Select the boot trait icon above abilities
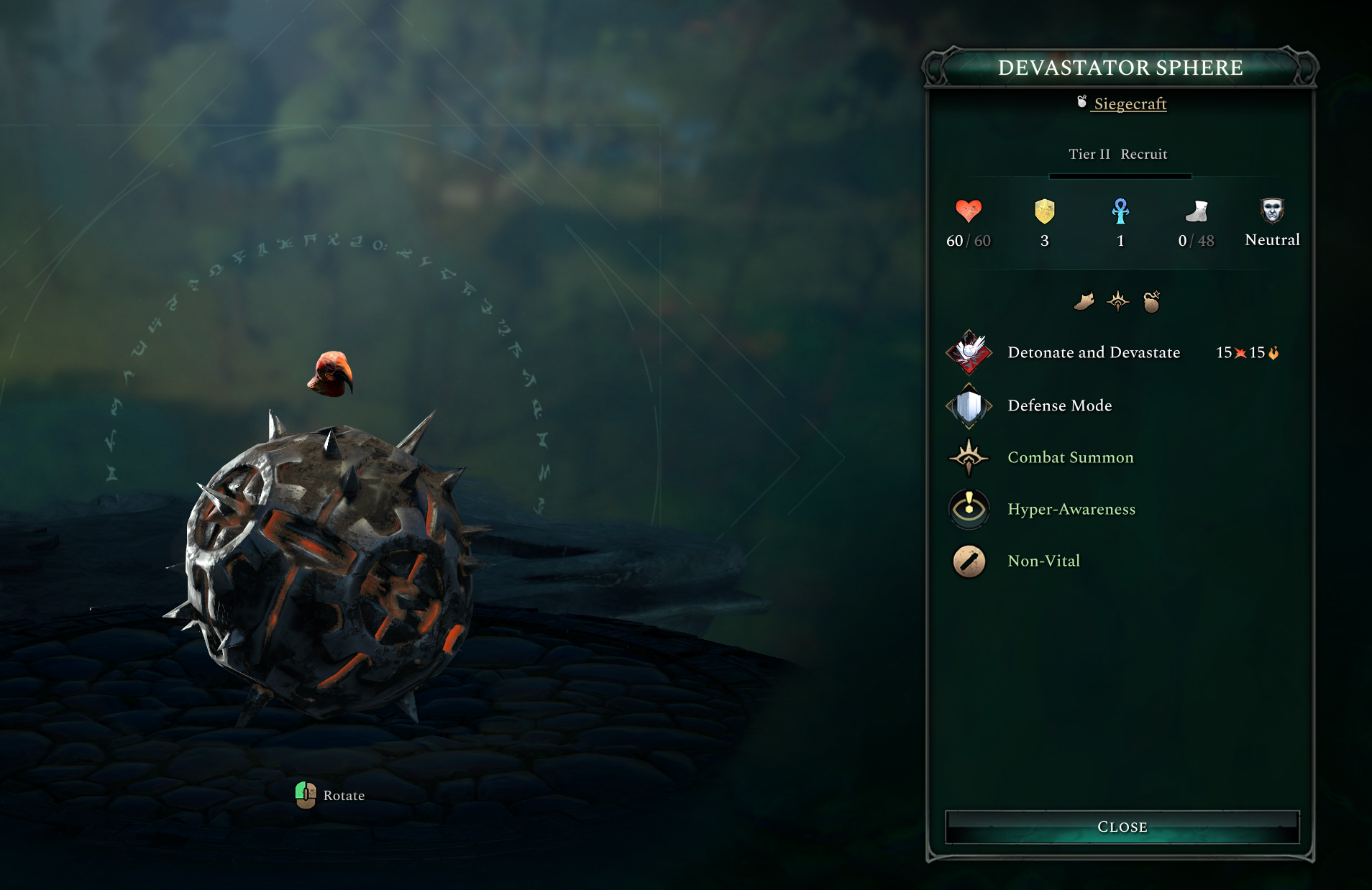1372x890 pixels. [x=1085, y=301]
